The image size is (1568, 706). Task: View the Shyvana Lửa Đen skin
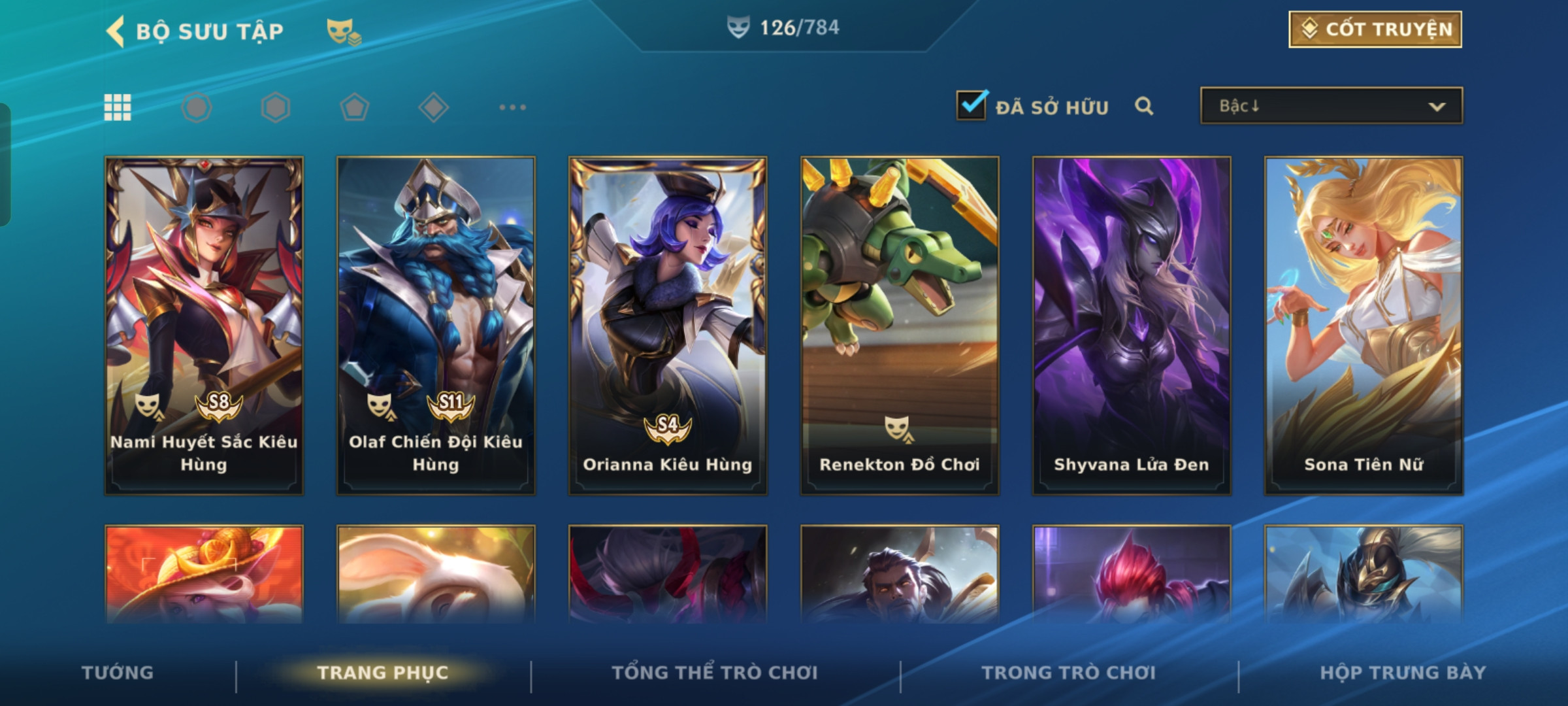[1132, 325]
